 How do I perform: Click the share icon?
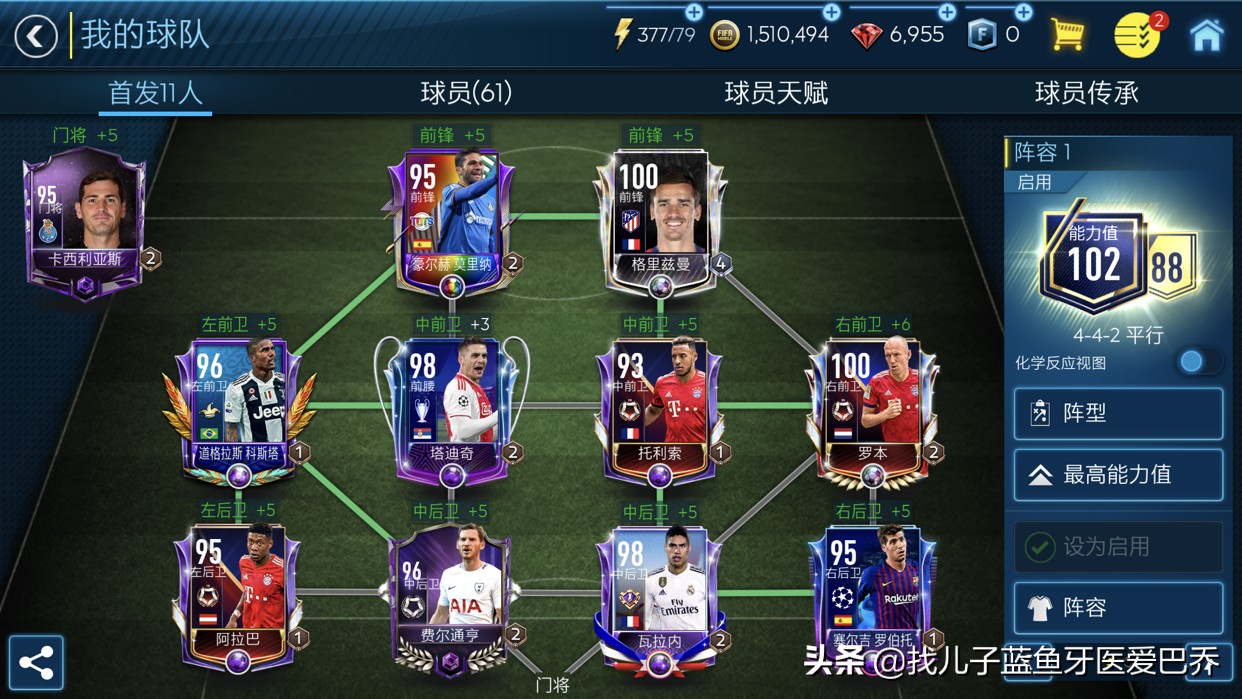(x=36, y=662)
